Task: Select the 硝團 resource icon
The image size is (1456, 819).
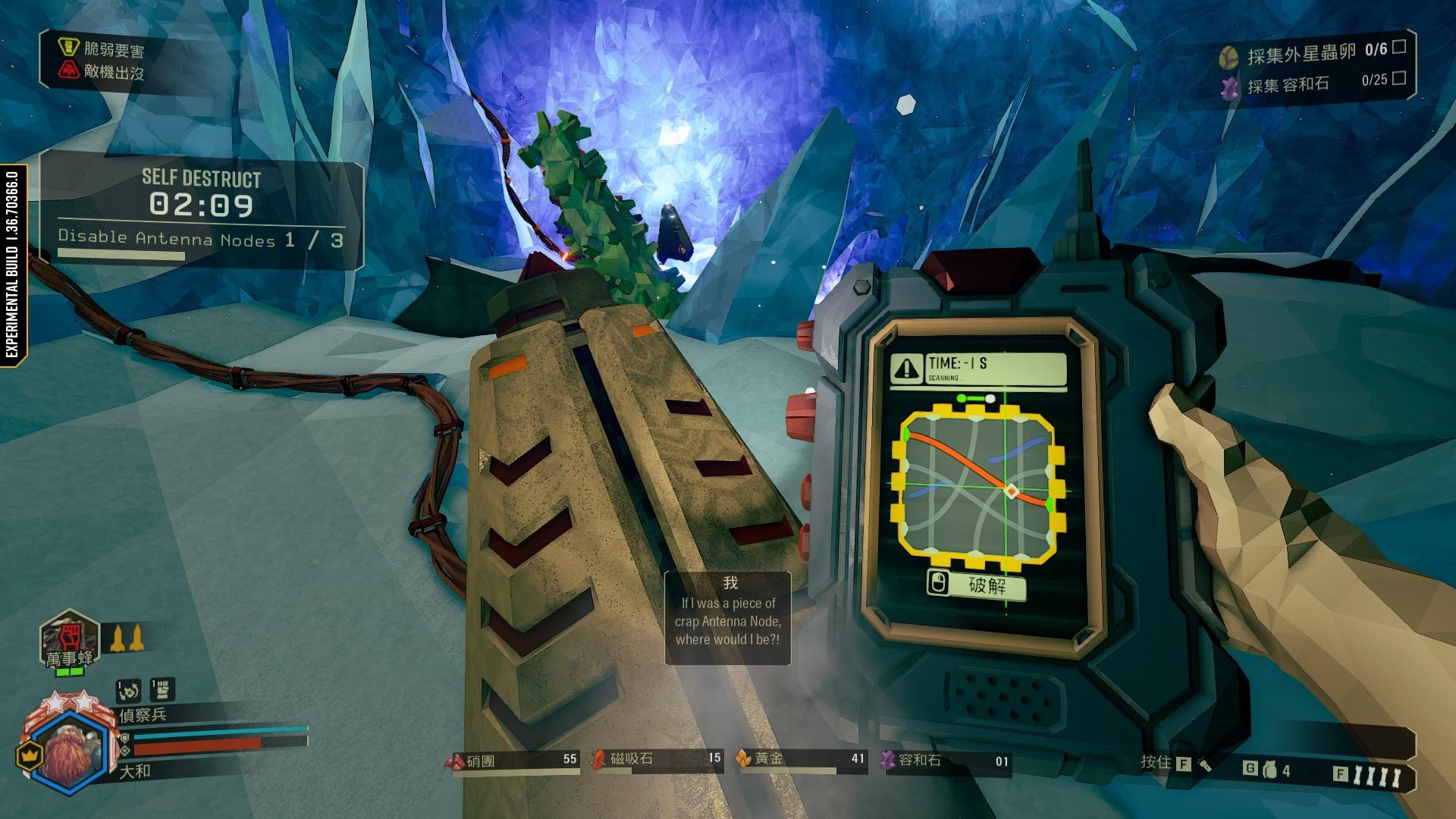Action: point(455,761)
